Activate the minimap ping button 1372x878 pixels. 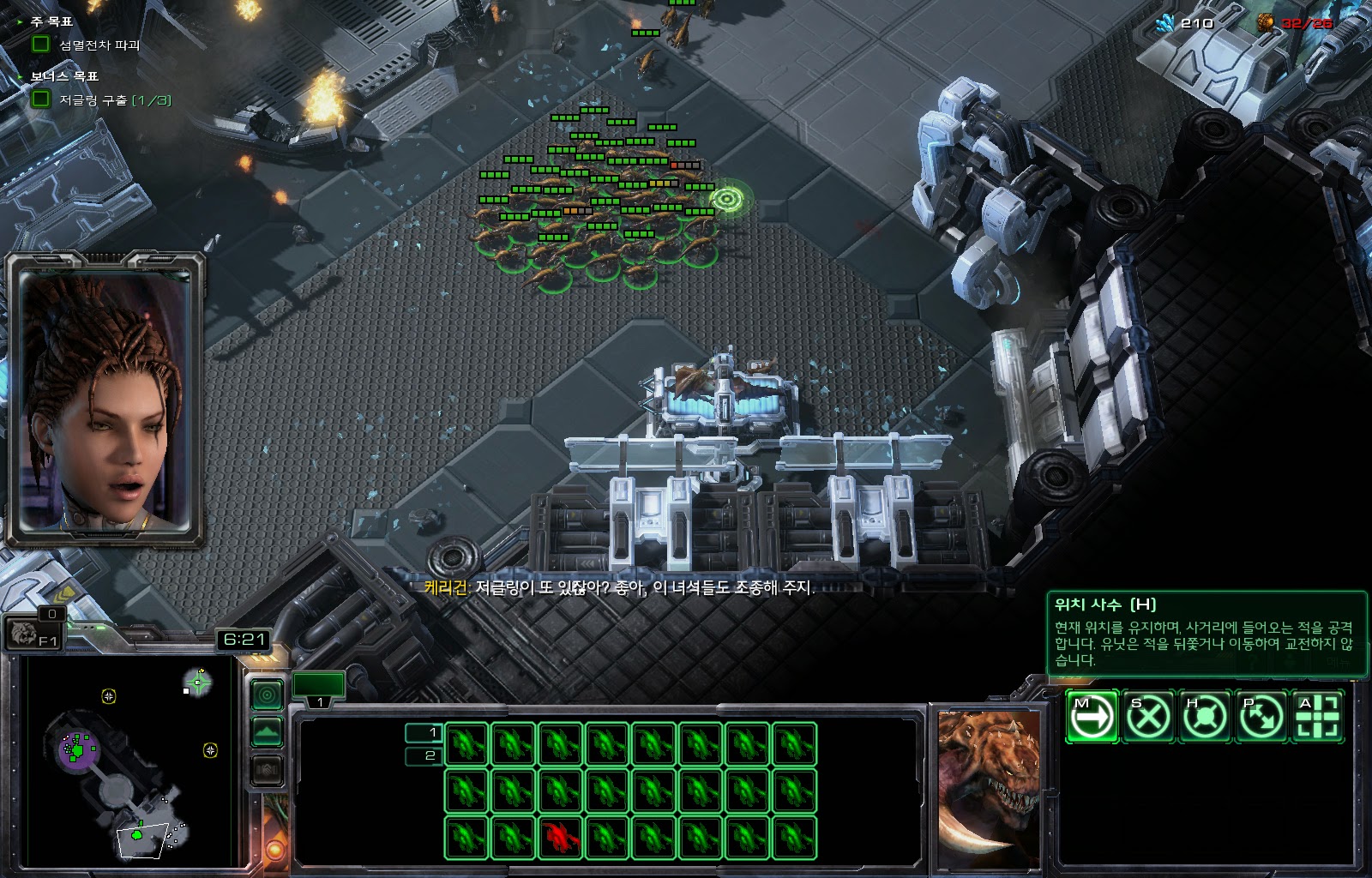point(267,695)
